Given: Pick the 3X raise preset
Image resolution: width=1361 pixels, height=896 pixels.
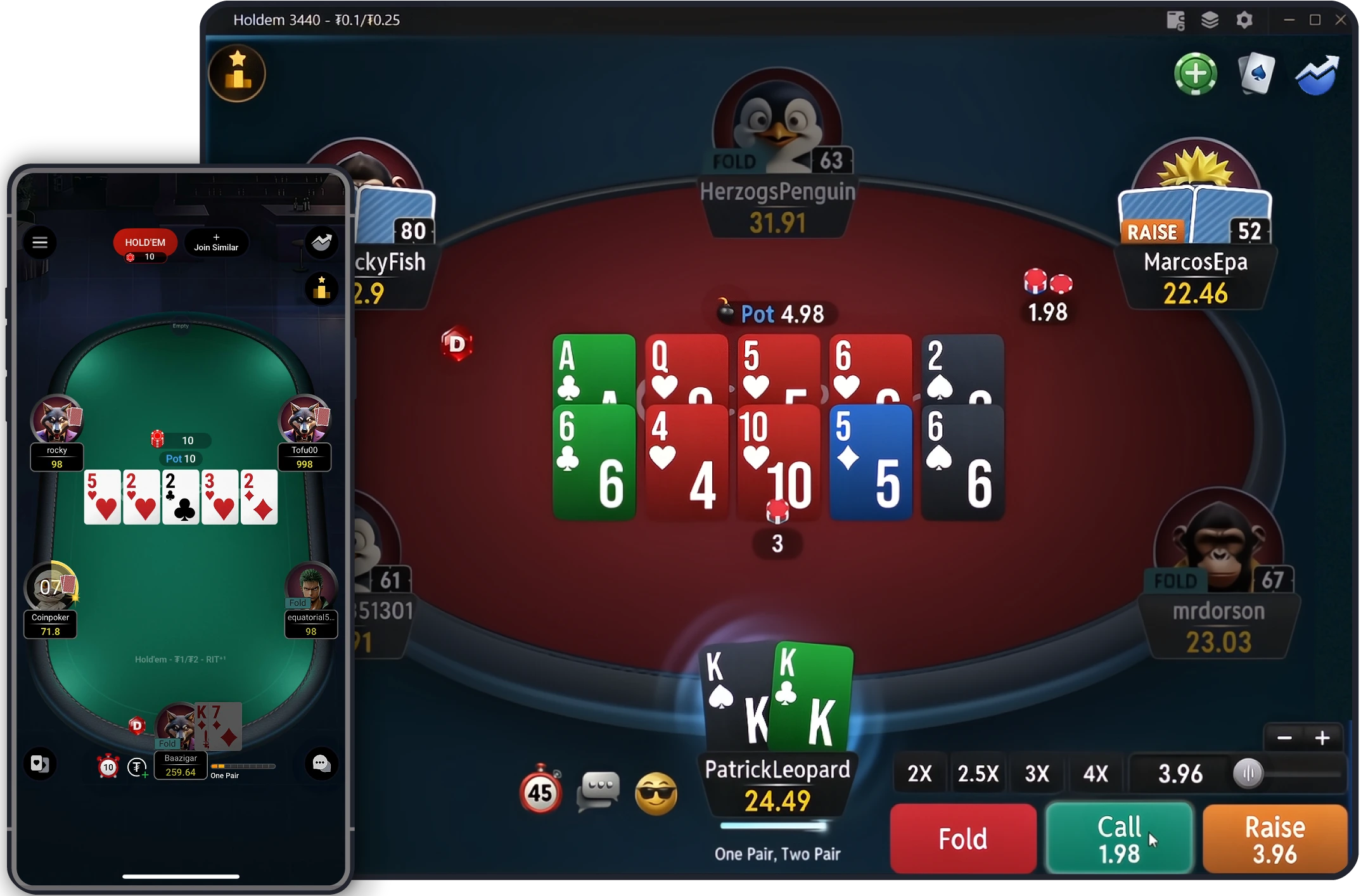Looking at the screenshot, I should pos(1037,773).
